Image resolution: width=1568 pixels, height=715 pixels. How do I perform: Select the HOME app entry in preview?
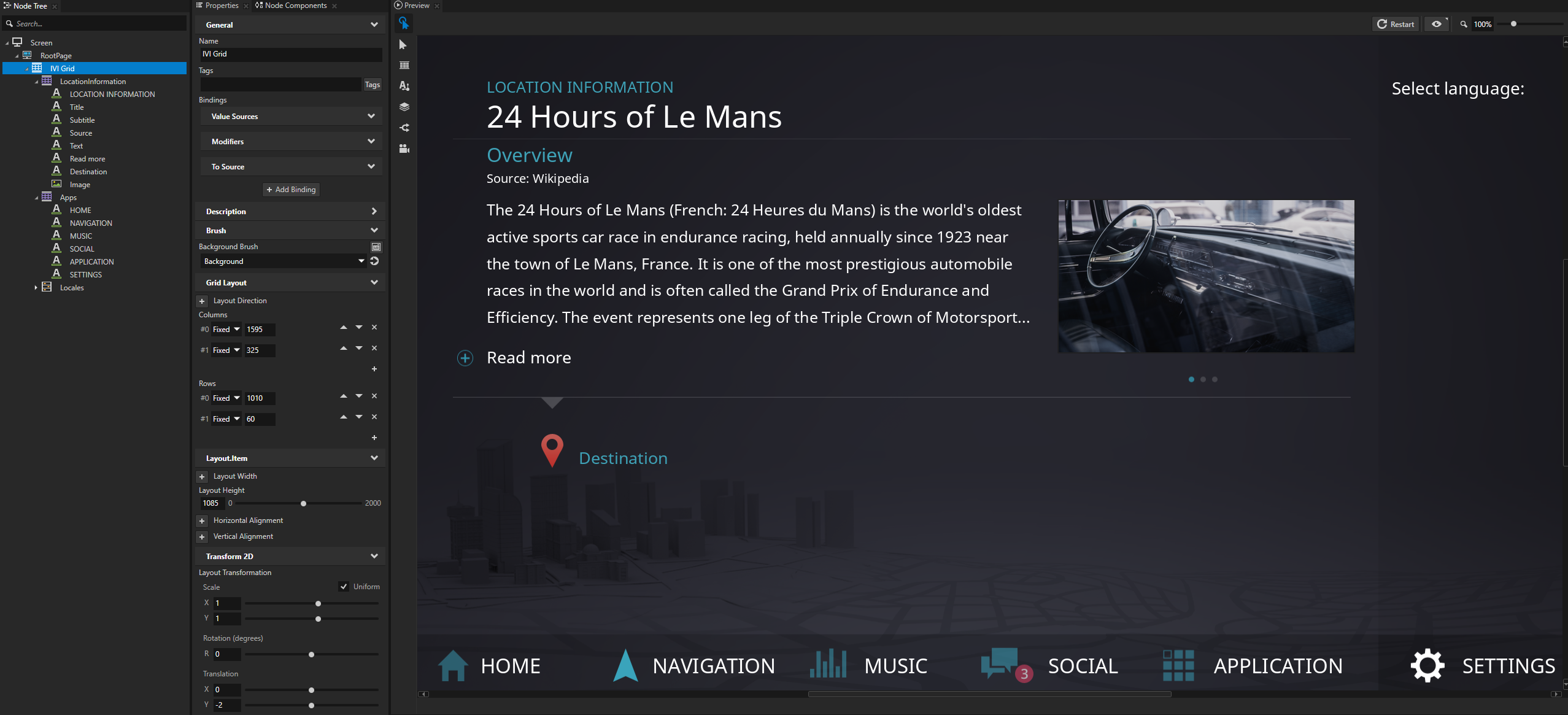(490, 665)
